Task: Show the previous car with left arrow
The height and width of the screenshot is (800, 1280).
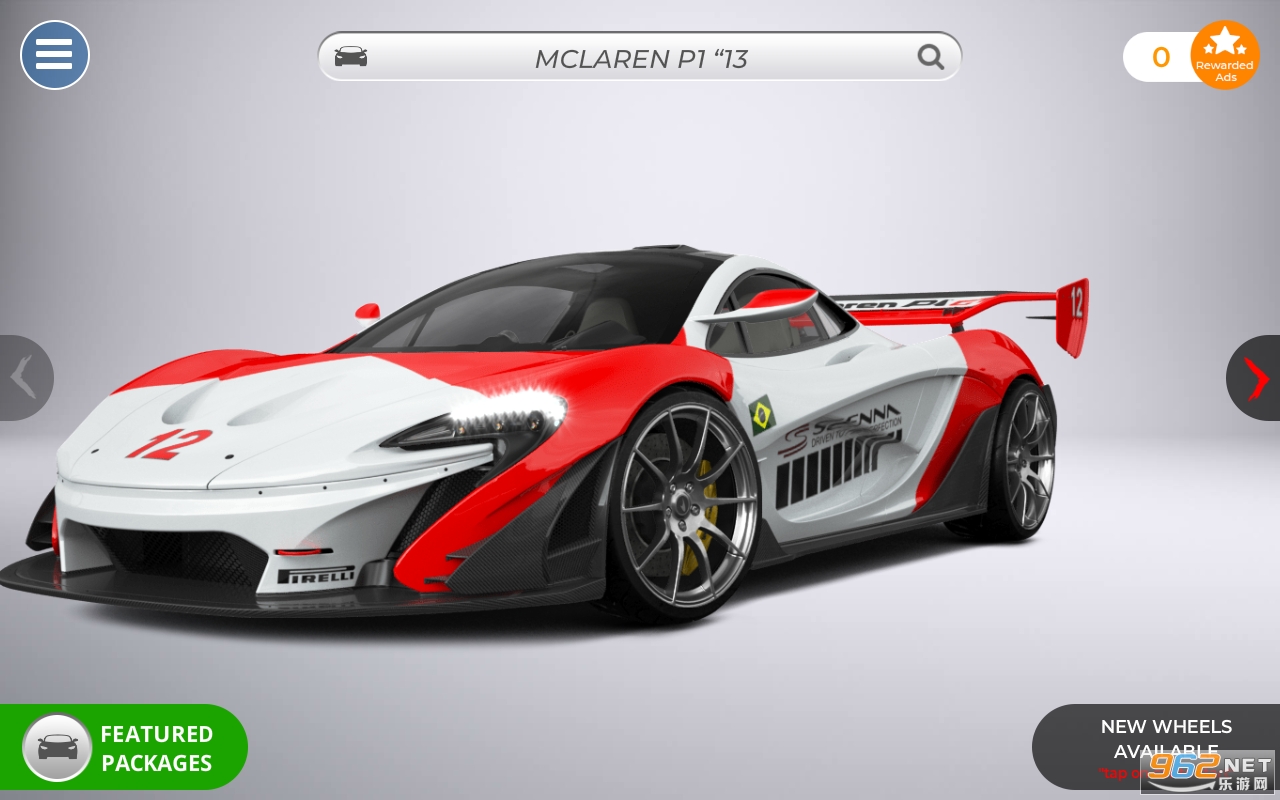Action: click(x=24, y=378)
